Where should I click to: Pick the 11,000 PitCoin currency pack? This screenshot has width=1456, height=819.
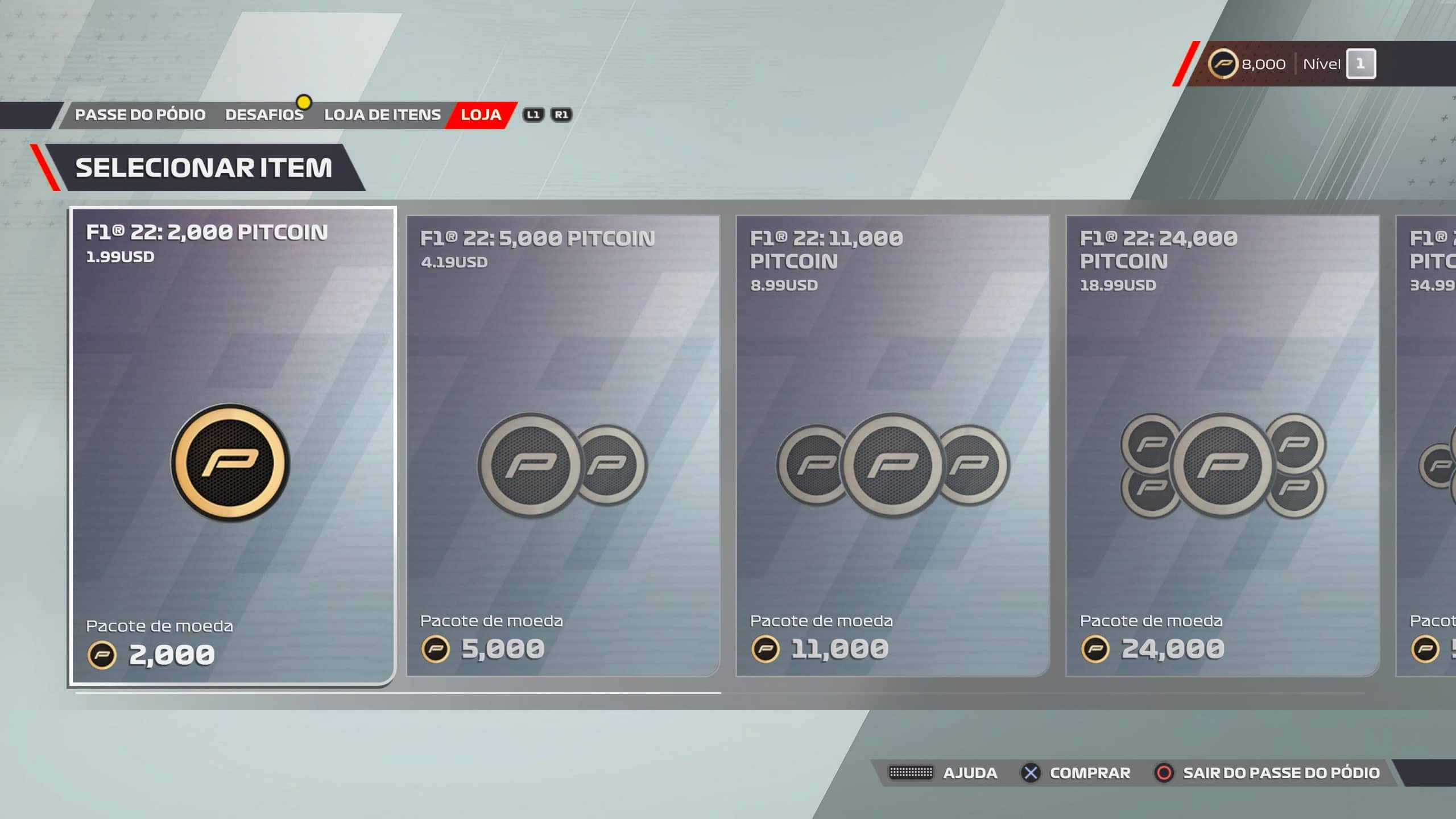893,446
